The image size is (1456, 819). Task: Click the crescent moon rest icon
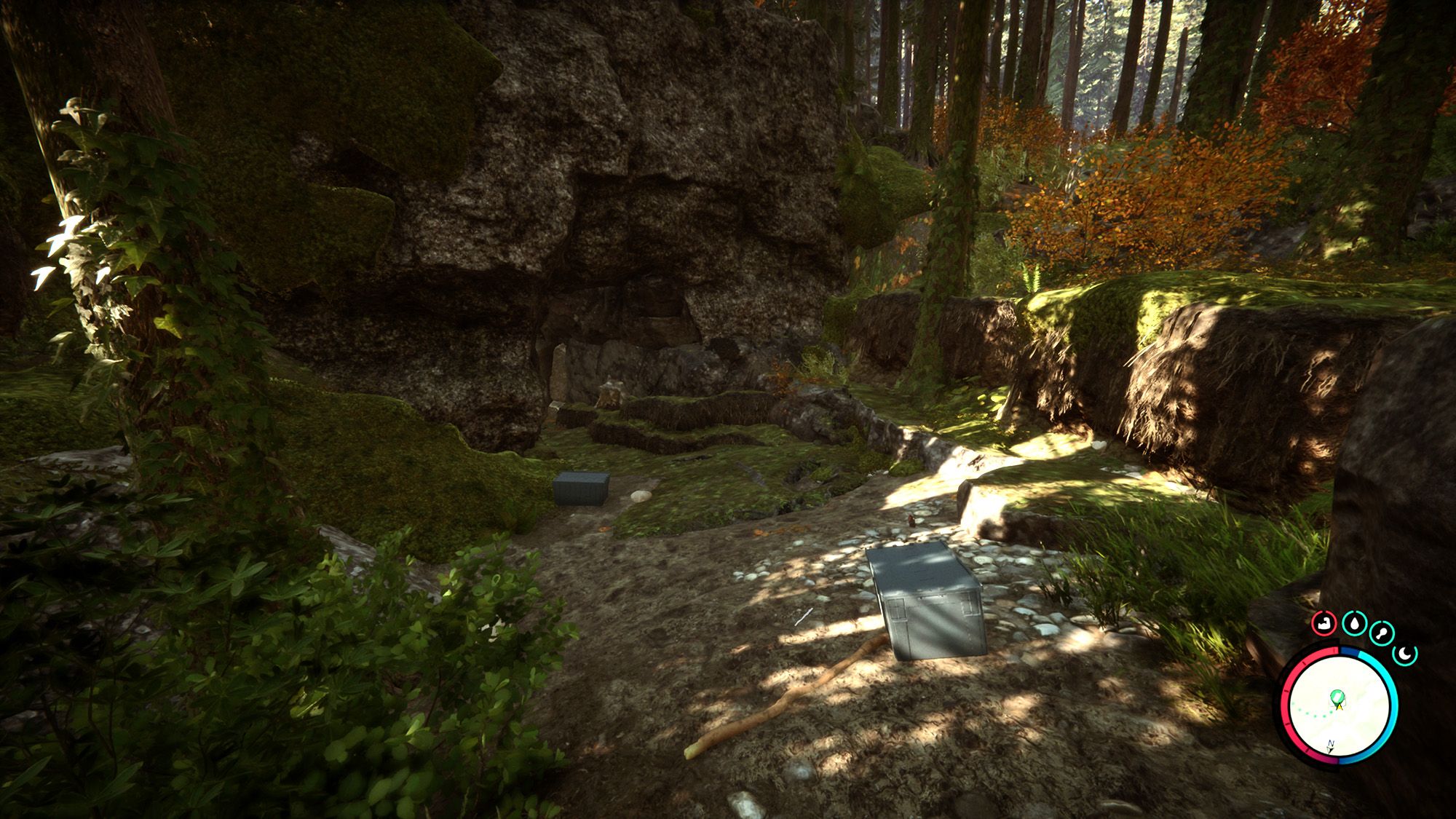(1405, 654)
